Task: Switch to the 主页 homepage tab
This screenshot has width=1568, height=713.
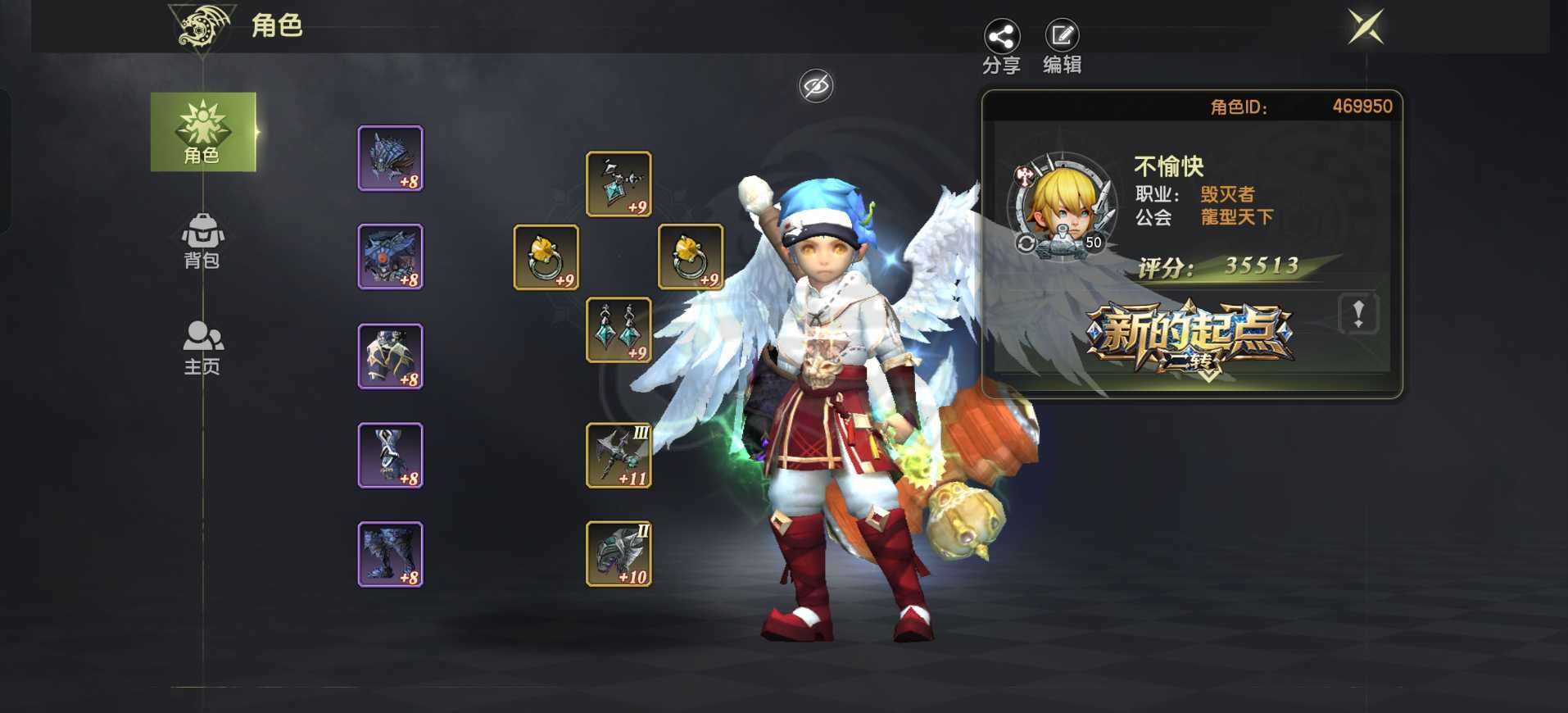Action: pos(202,347)
